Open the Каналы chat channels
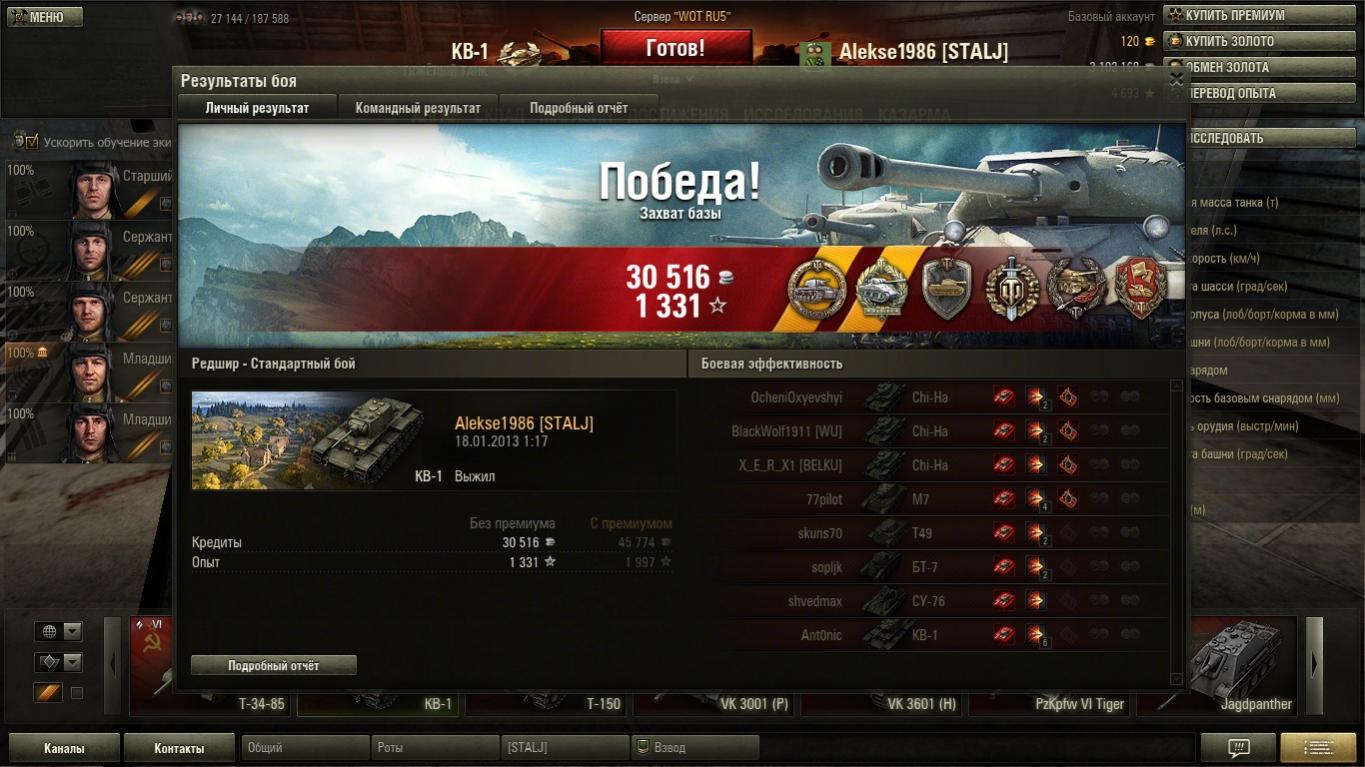Screen dimensions: 1365x767 [64, 748]
